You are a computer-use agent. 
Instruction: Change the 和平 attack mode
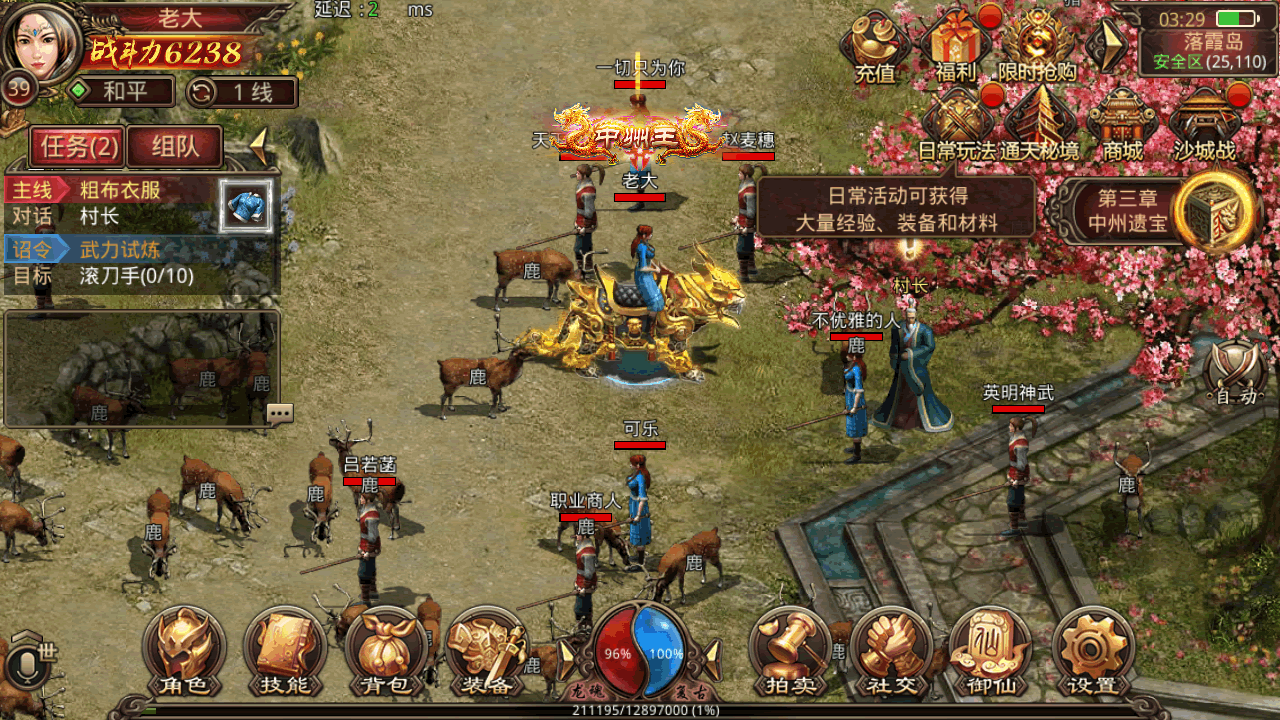pos(119,93)
